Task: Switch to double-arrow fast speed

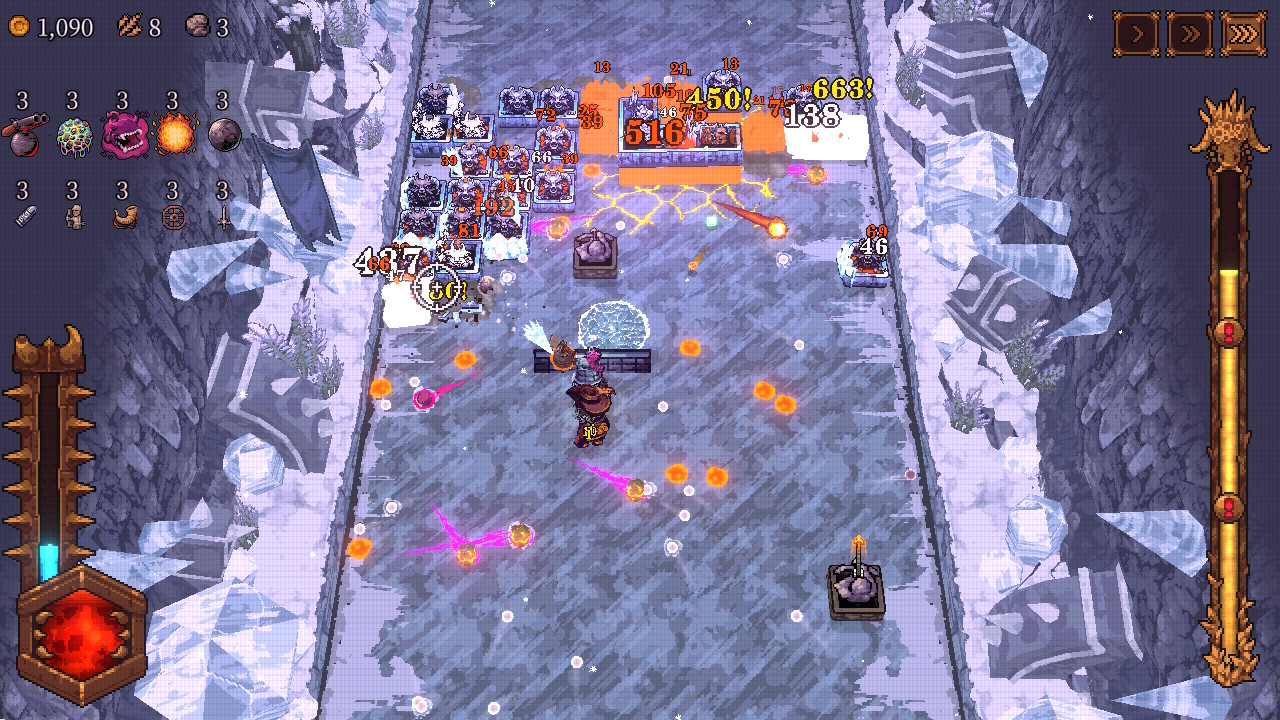Action: (x=1189, y=35)
